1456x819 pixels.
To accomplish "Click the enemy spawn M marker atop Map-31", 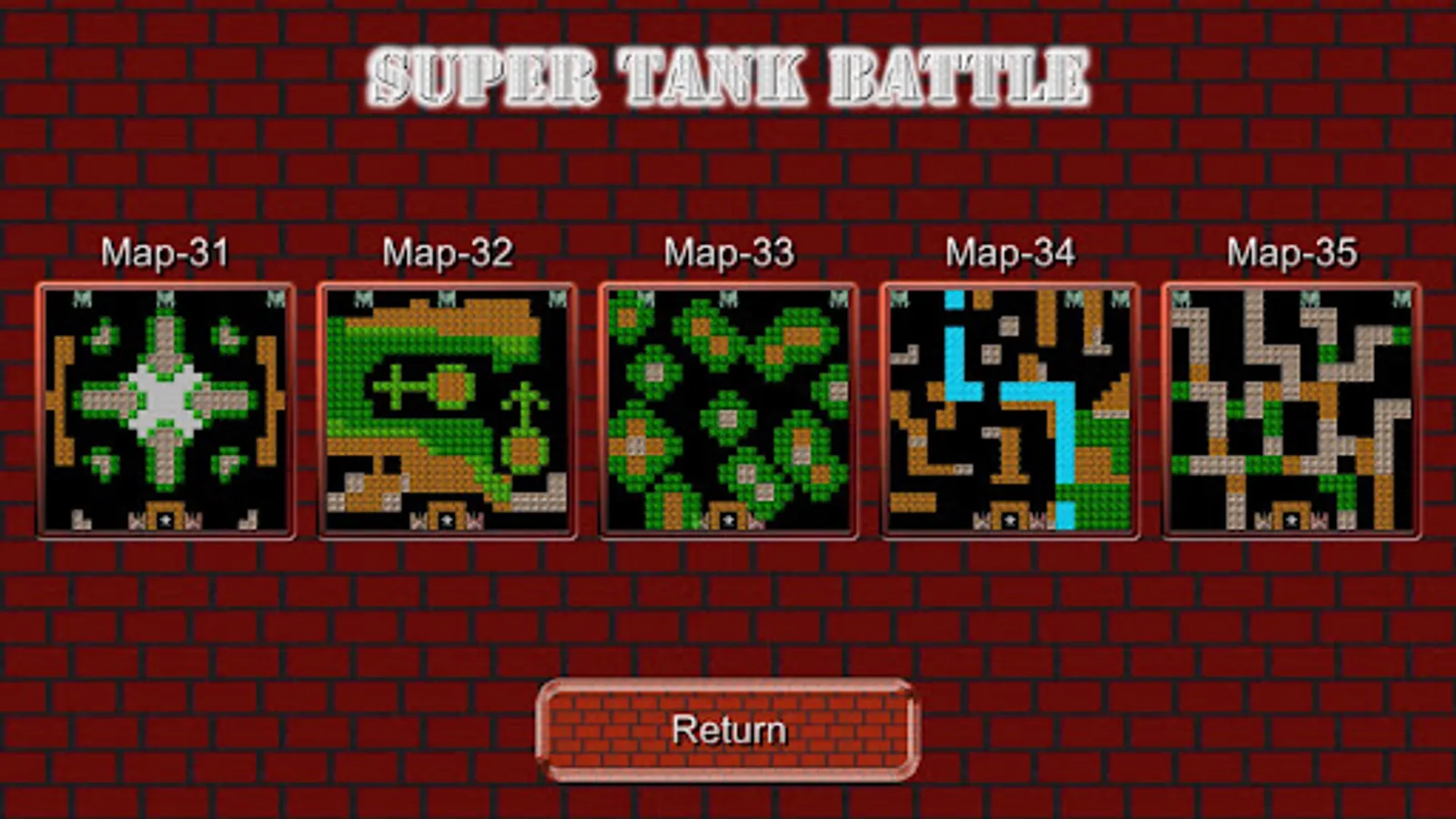I will pyautogui.click(x=166, y=298).
